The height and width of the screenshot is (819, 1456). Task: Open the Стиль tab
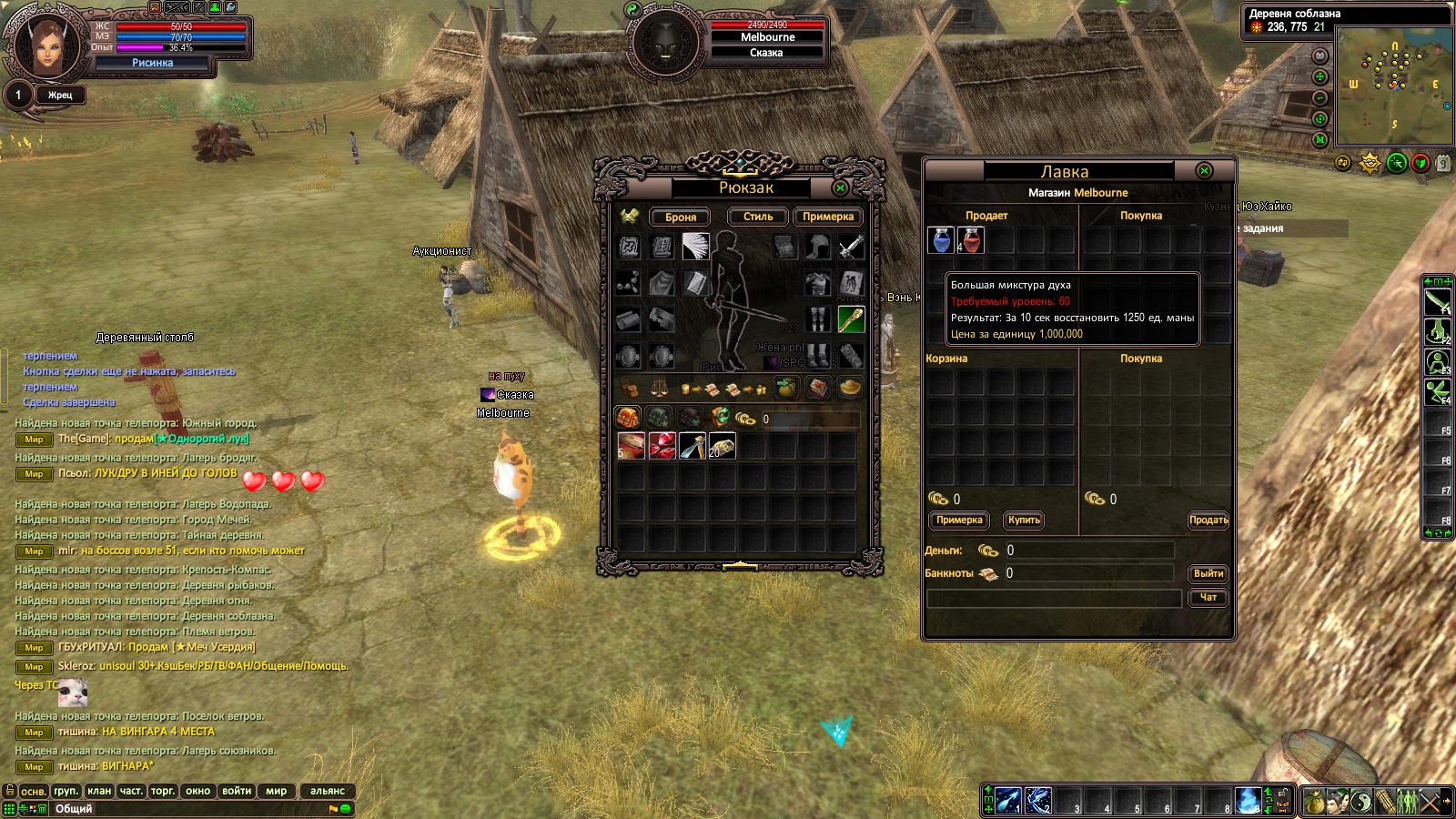tap(757, 217)
